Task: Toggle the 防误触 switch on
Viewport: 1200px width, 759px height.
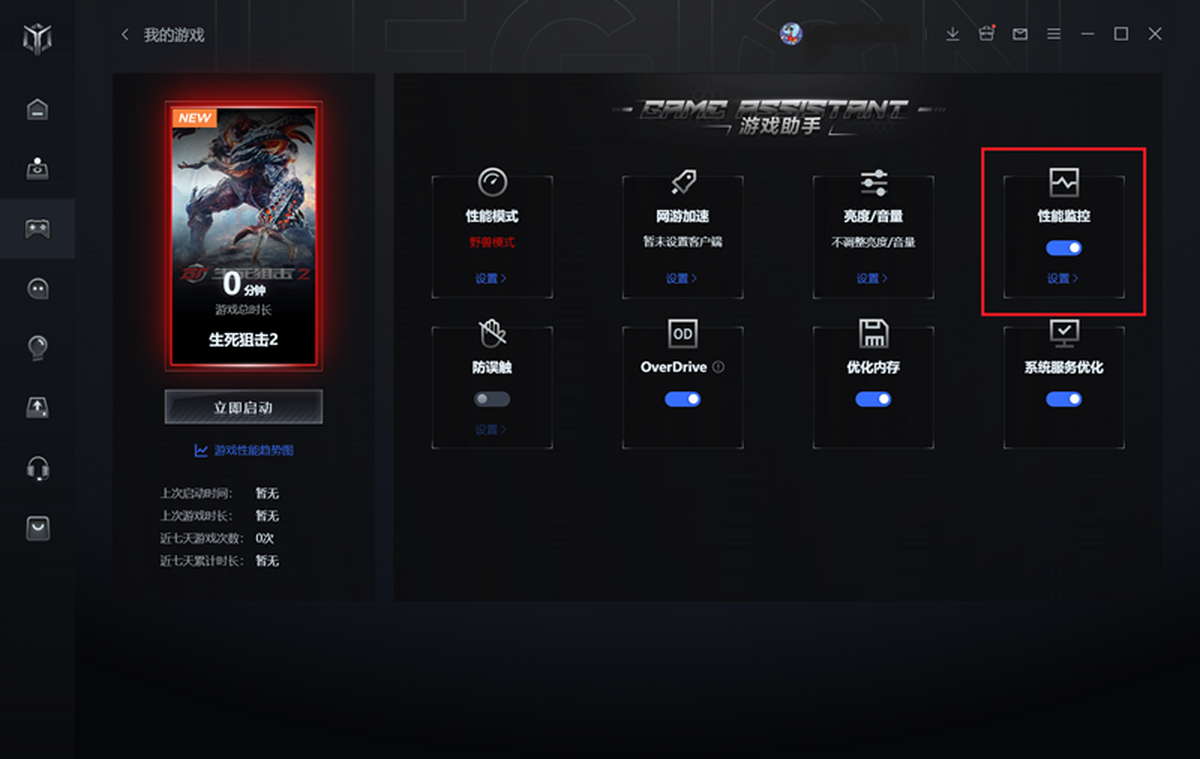Action: [x=491, y=399]
